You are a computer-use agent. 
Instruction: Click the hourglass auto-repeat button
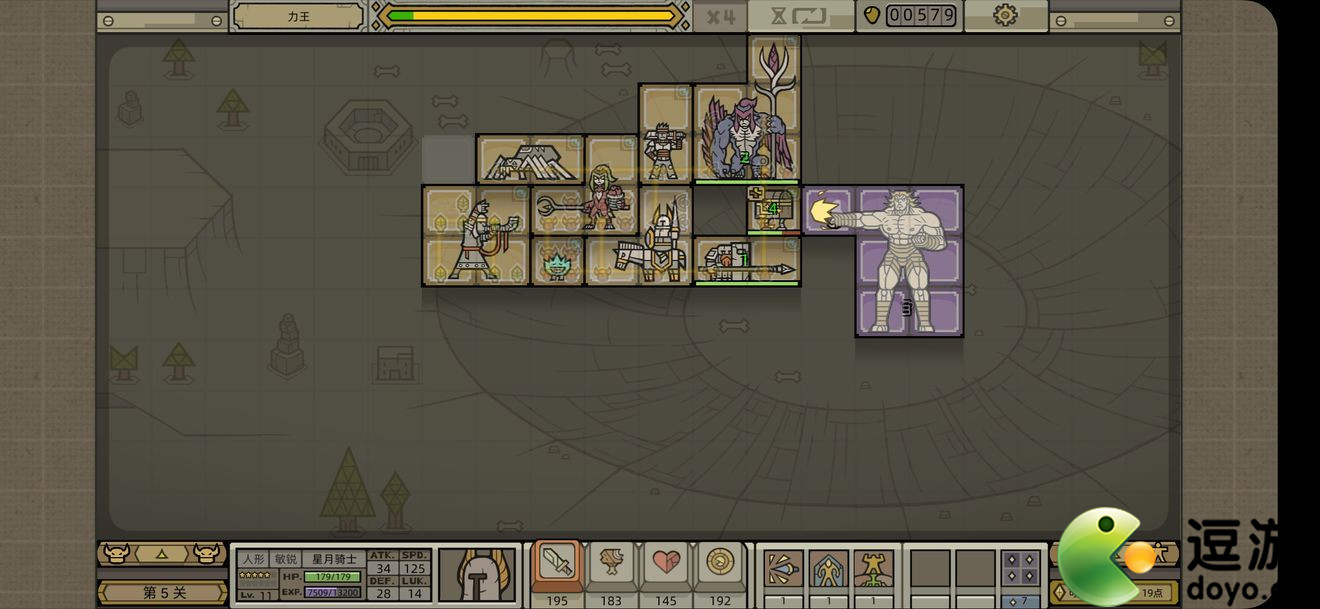pyautogui.click(x=800, y=16)
